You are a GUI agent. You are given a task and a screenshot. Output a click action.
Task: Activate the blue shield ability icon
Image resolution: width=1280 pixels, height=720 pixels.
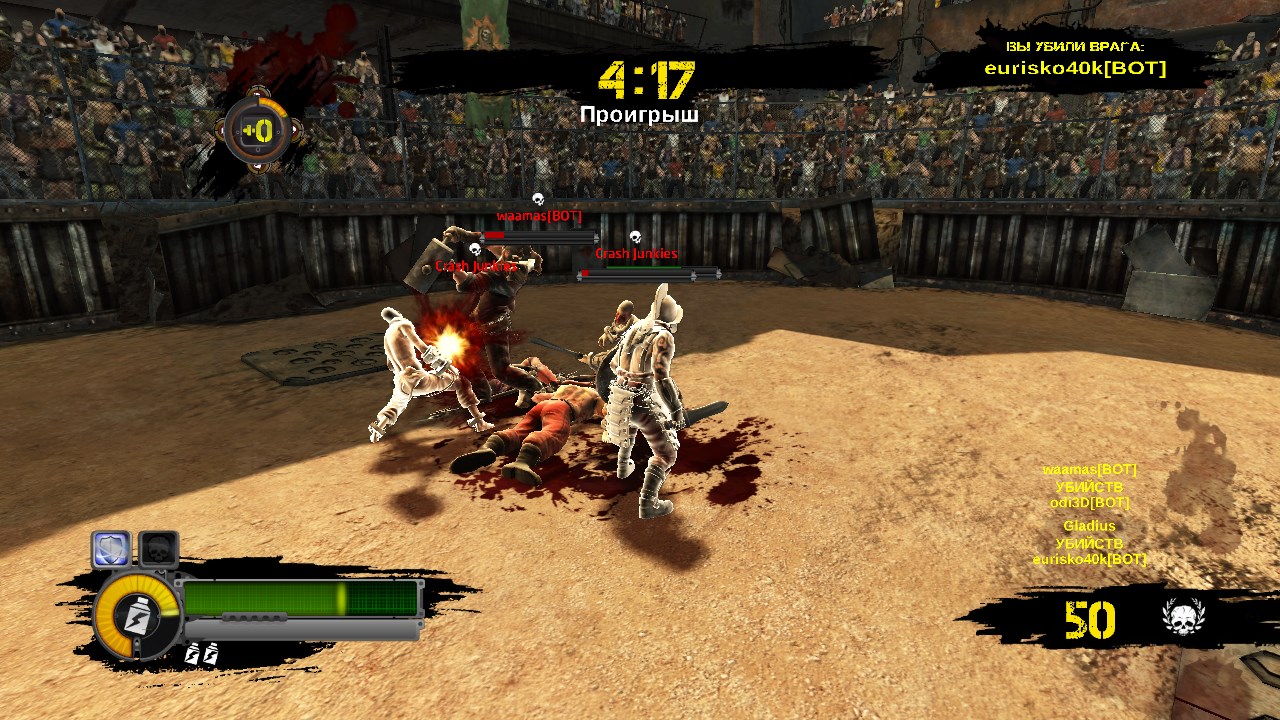pos(112,549)
